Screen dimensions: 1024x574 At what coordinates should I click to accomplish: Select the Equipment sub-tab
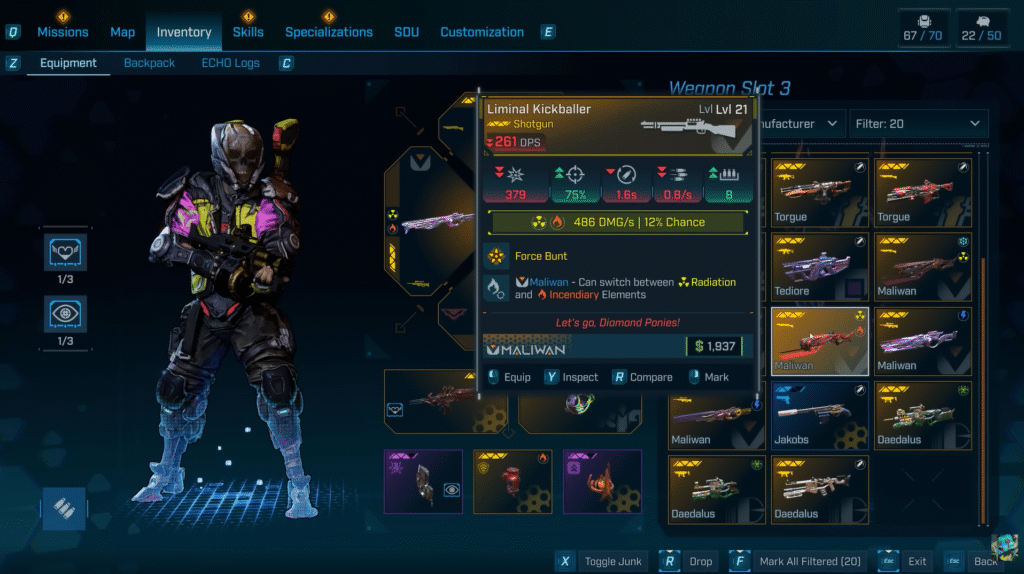pos(68,63)
